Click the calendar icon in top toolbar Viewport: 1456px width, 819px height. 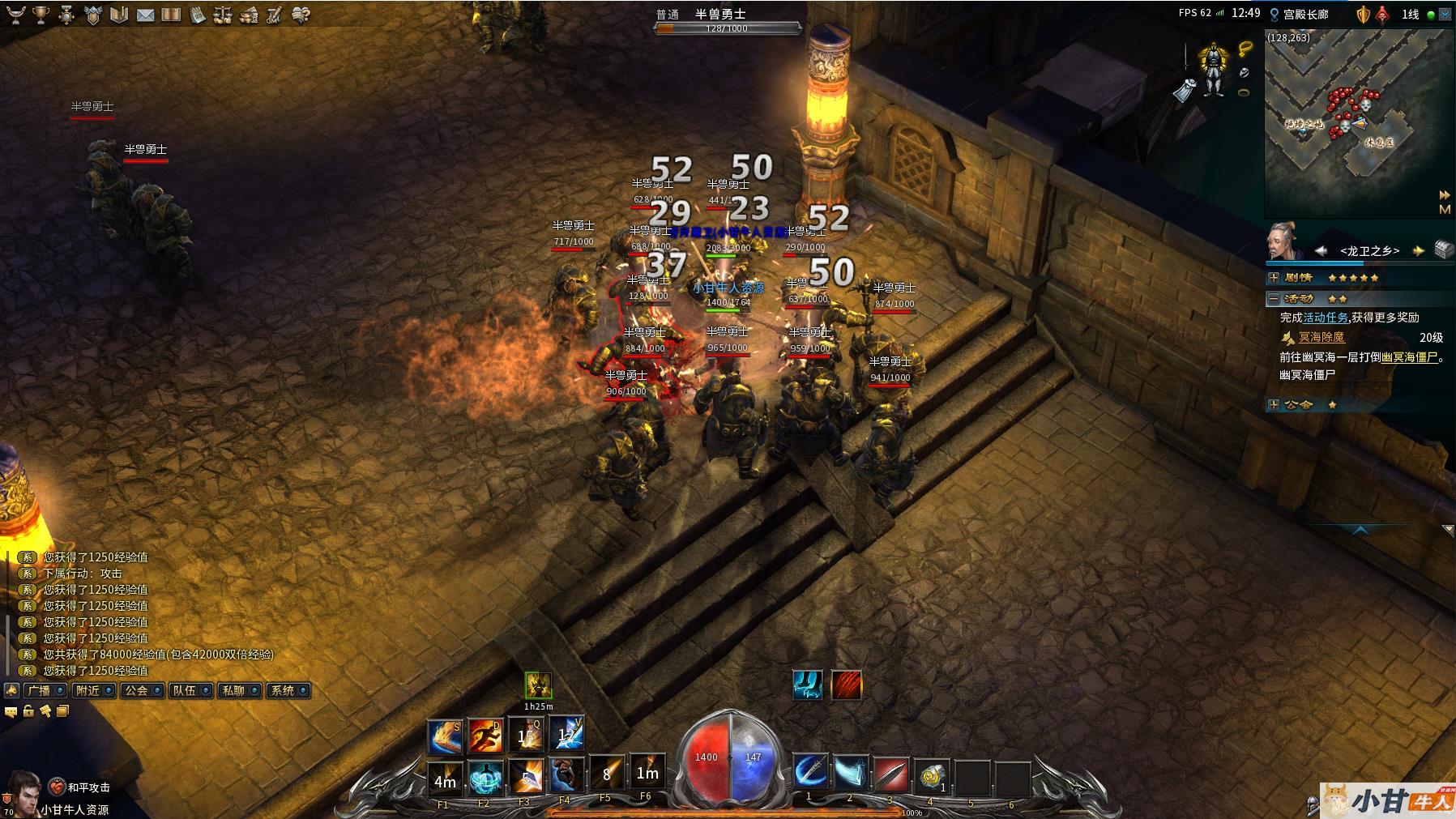(x=197, y=15)
